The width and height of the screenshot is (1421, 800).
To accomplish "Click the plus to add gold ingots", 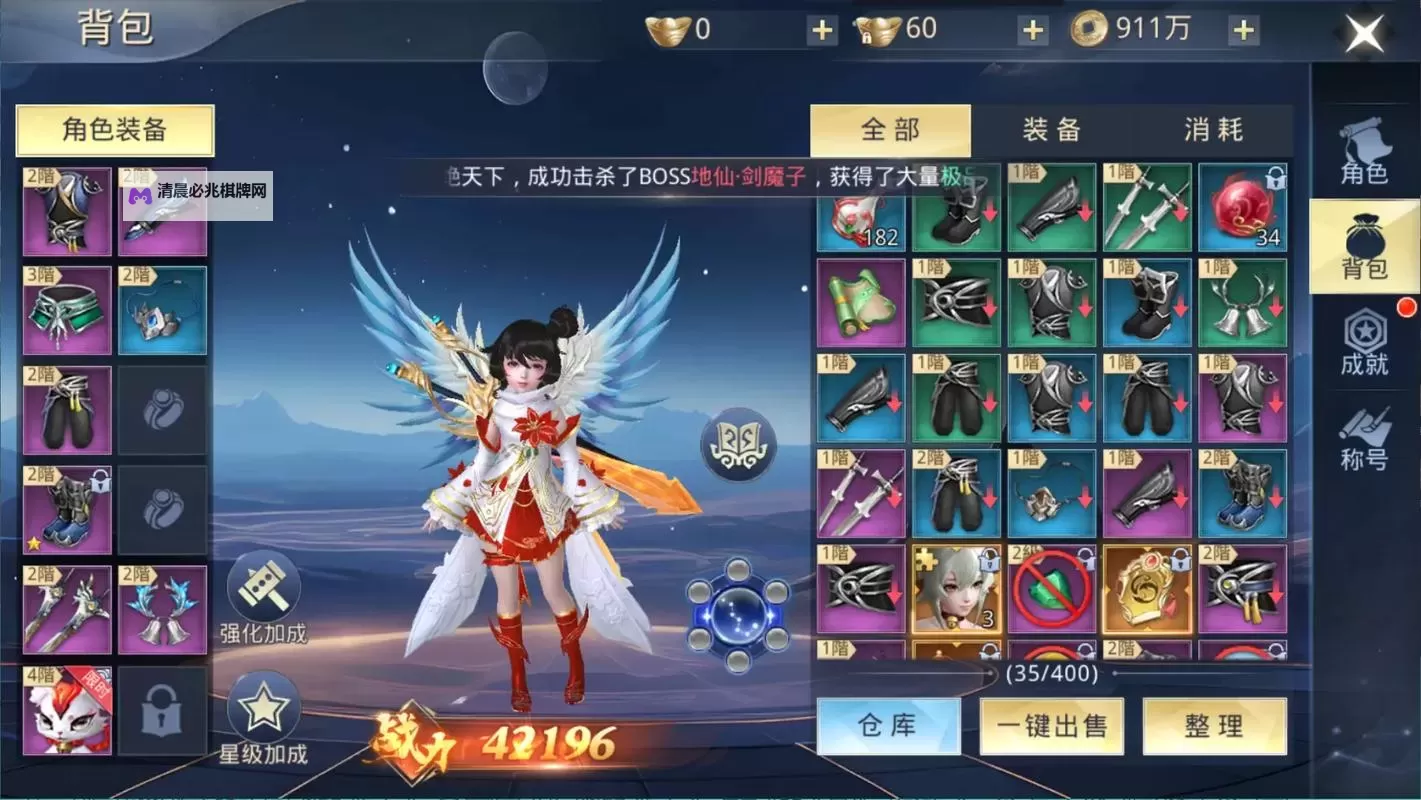I will (822, 29).
